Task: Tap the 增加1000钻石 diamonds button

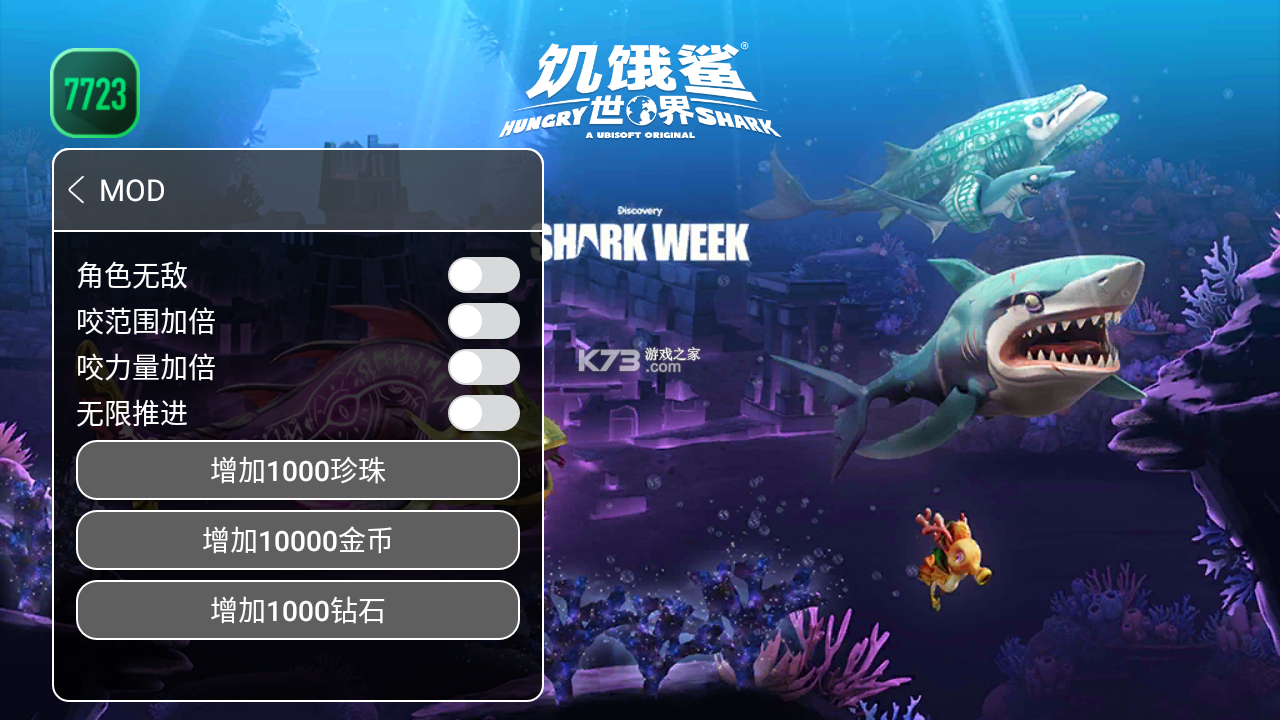Action: [x=297, y=610]
